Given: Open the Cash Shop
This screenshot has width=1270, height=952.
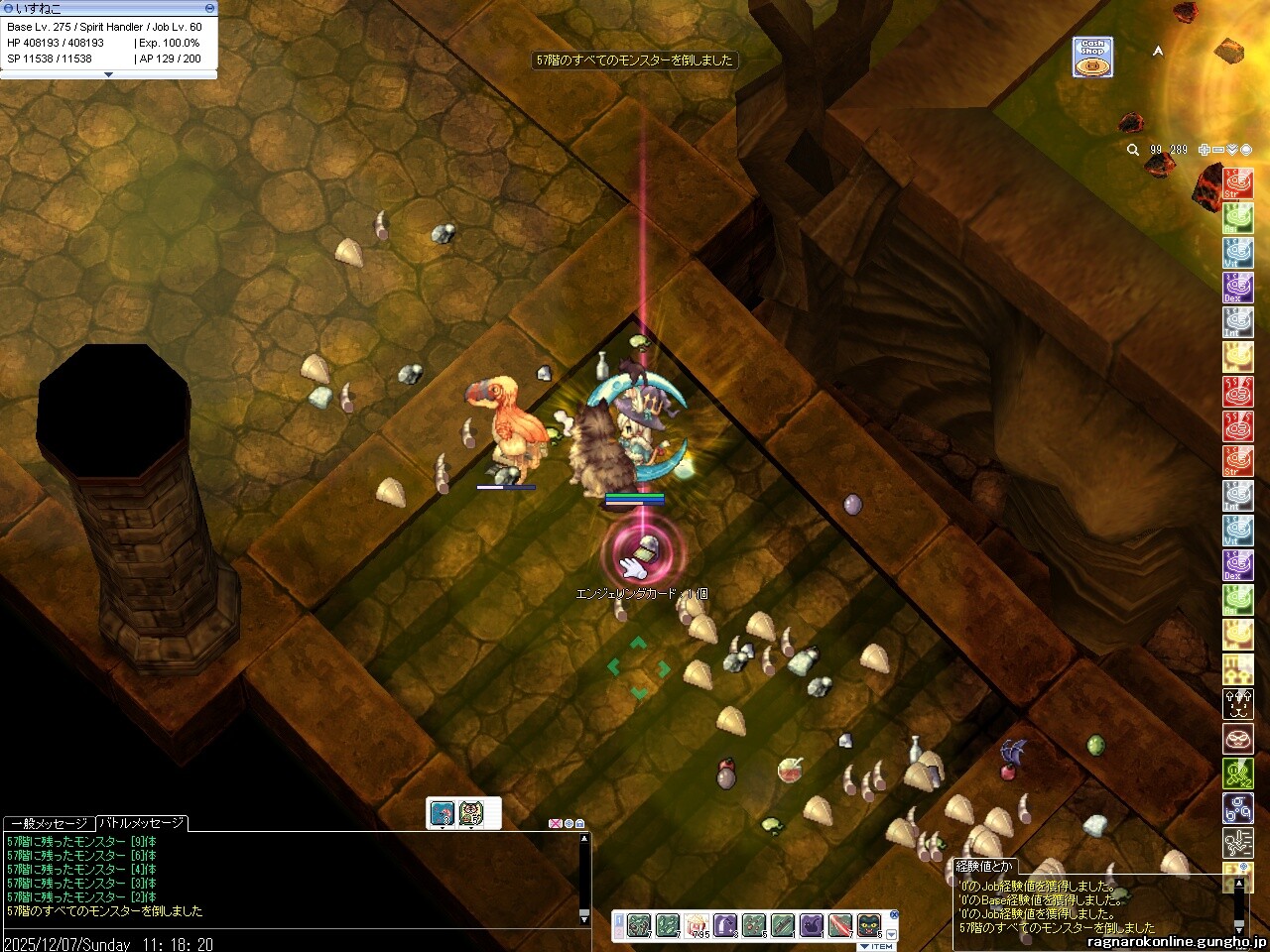Looking at the screenshot, I should 1092,57.
